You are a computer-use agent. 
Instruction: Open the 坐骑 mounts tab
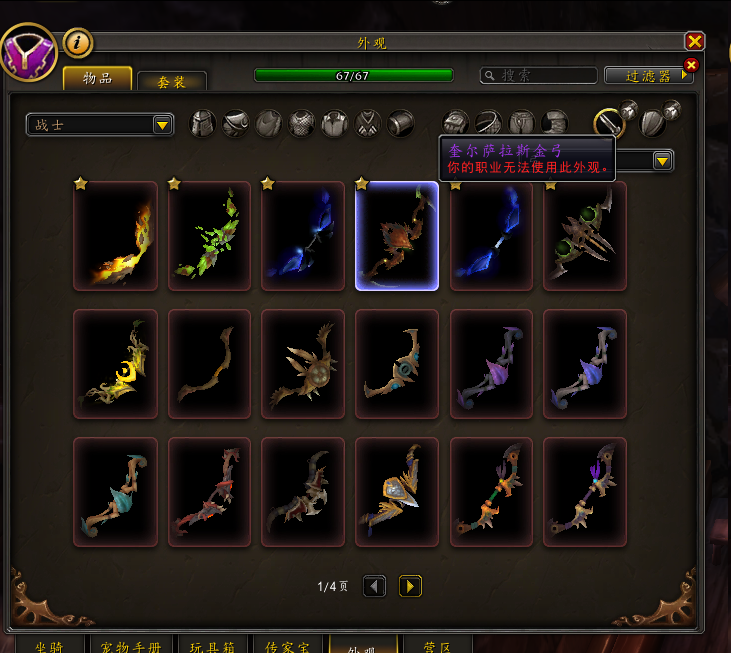coord(48,645)
